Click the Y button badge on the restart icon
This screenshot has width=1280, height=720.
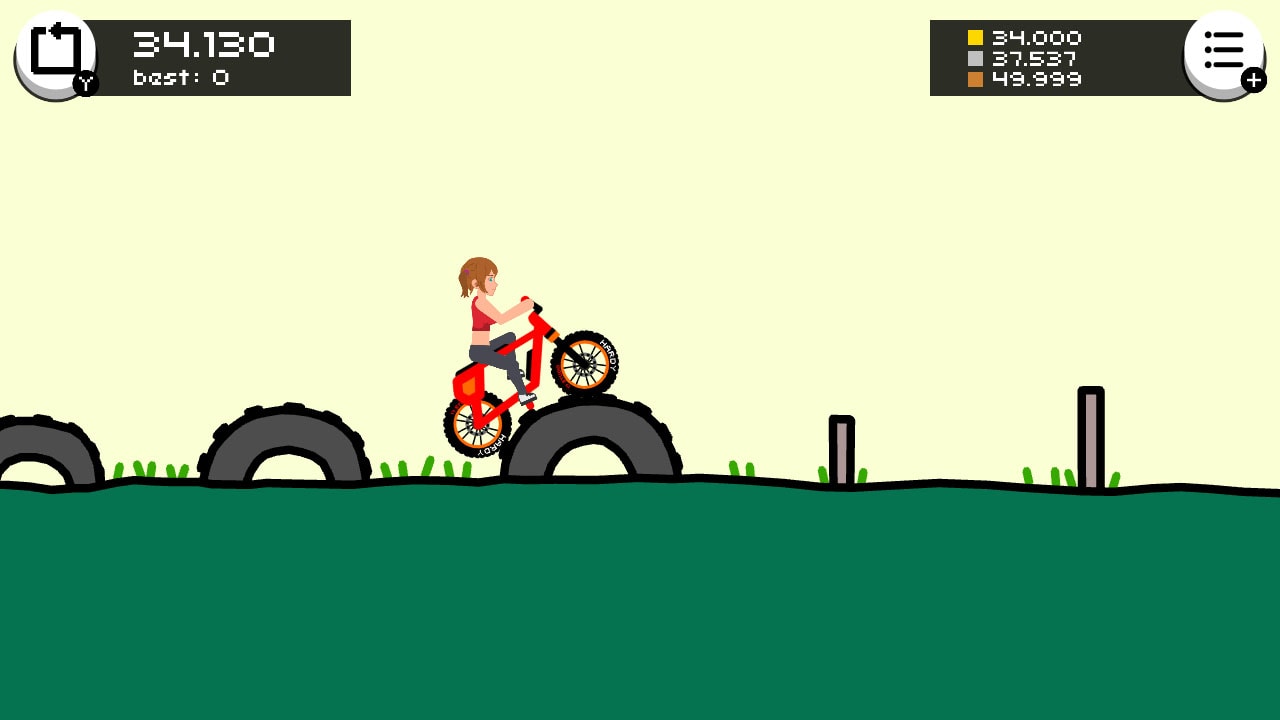85,85
